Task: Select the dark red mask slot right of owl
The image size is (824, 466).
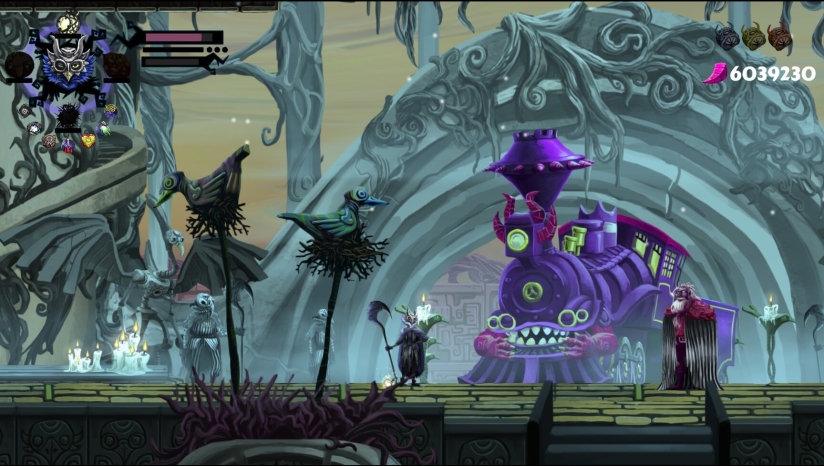Action: pos(117,67)
